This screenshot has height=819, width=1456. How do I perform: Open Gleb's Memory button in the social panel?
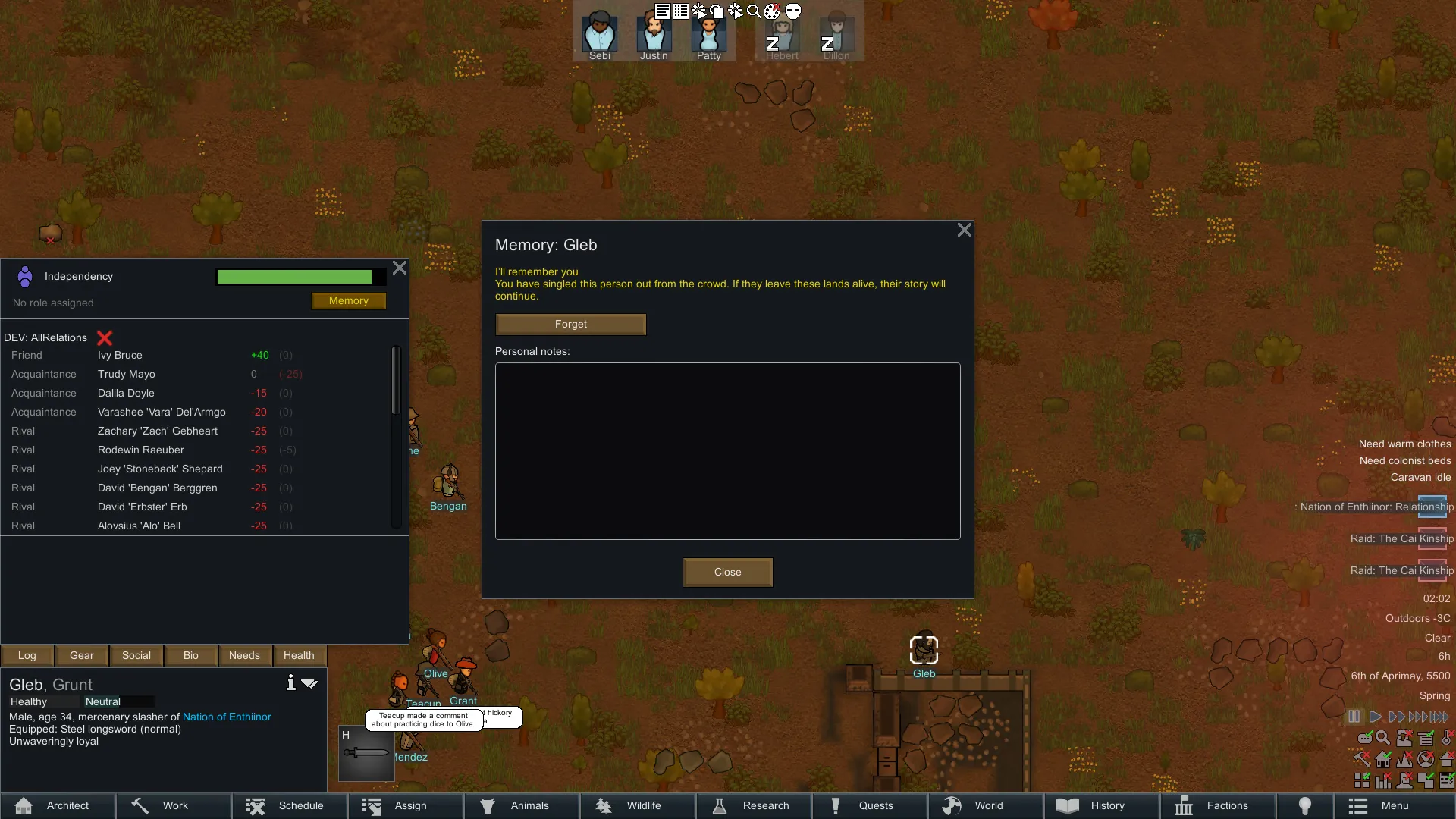[x=348, y=301]
